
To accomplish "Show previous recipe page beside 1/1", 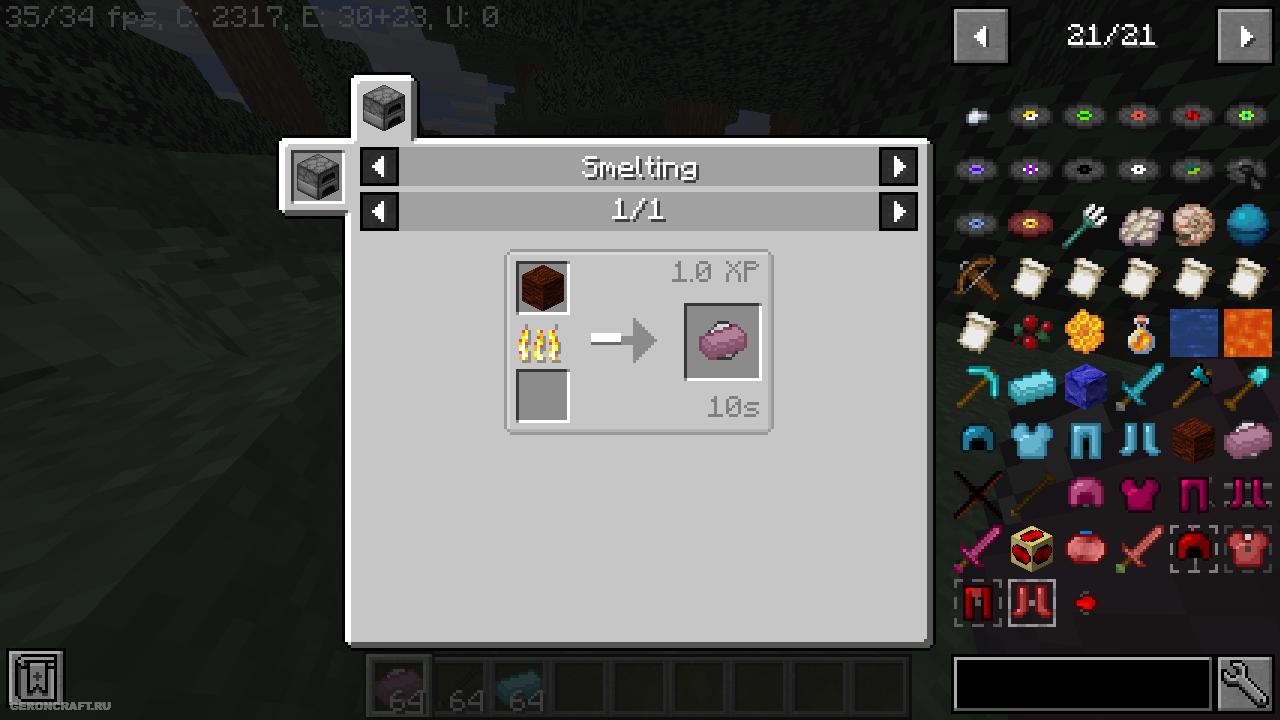I will (x=379, y=211).
